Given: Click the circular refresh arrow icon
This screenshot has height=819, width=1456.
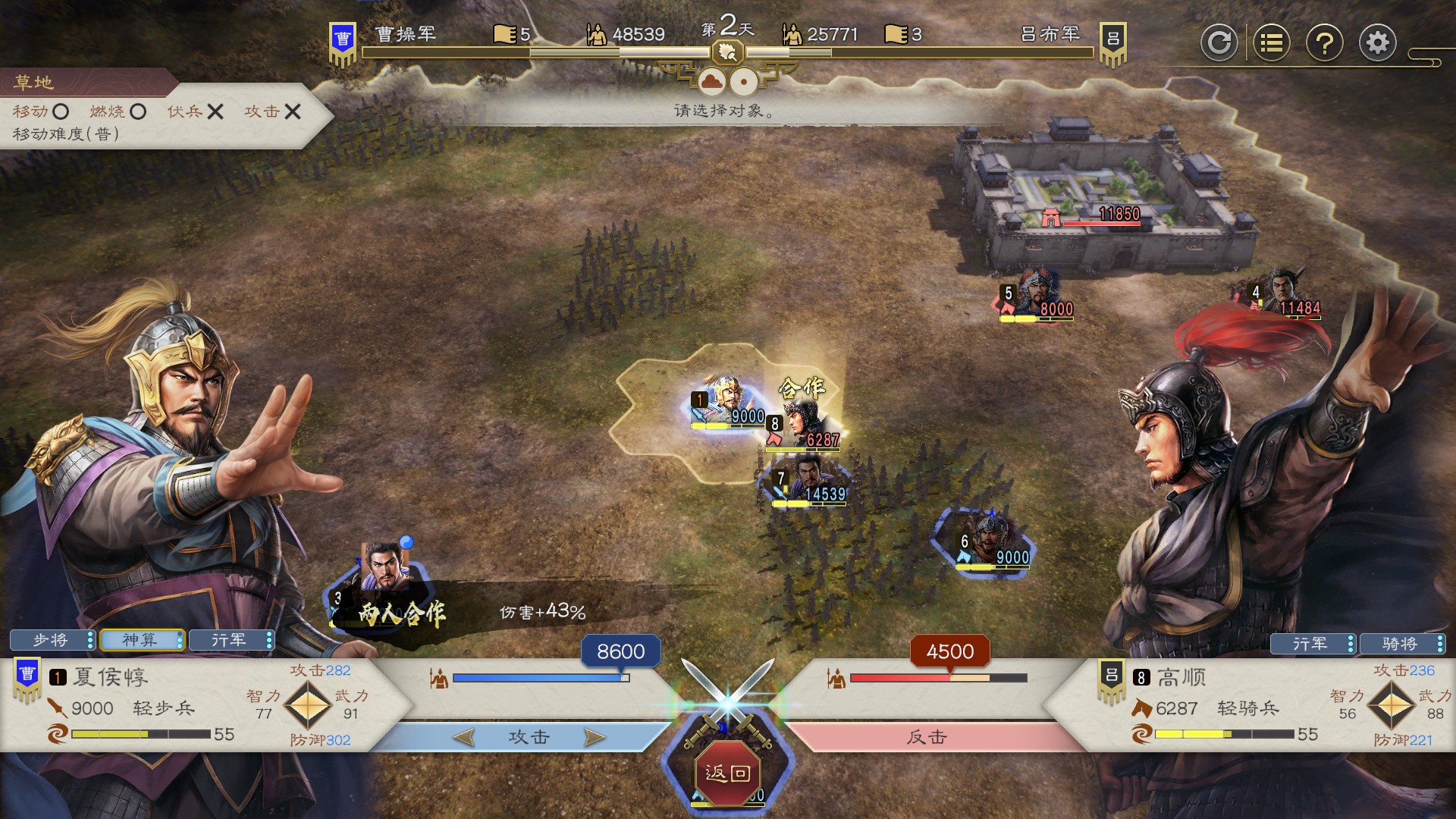Looking at the screenshot, I should coord(1219,43).
